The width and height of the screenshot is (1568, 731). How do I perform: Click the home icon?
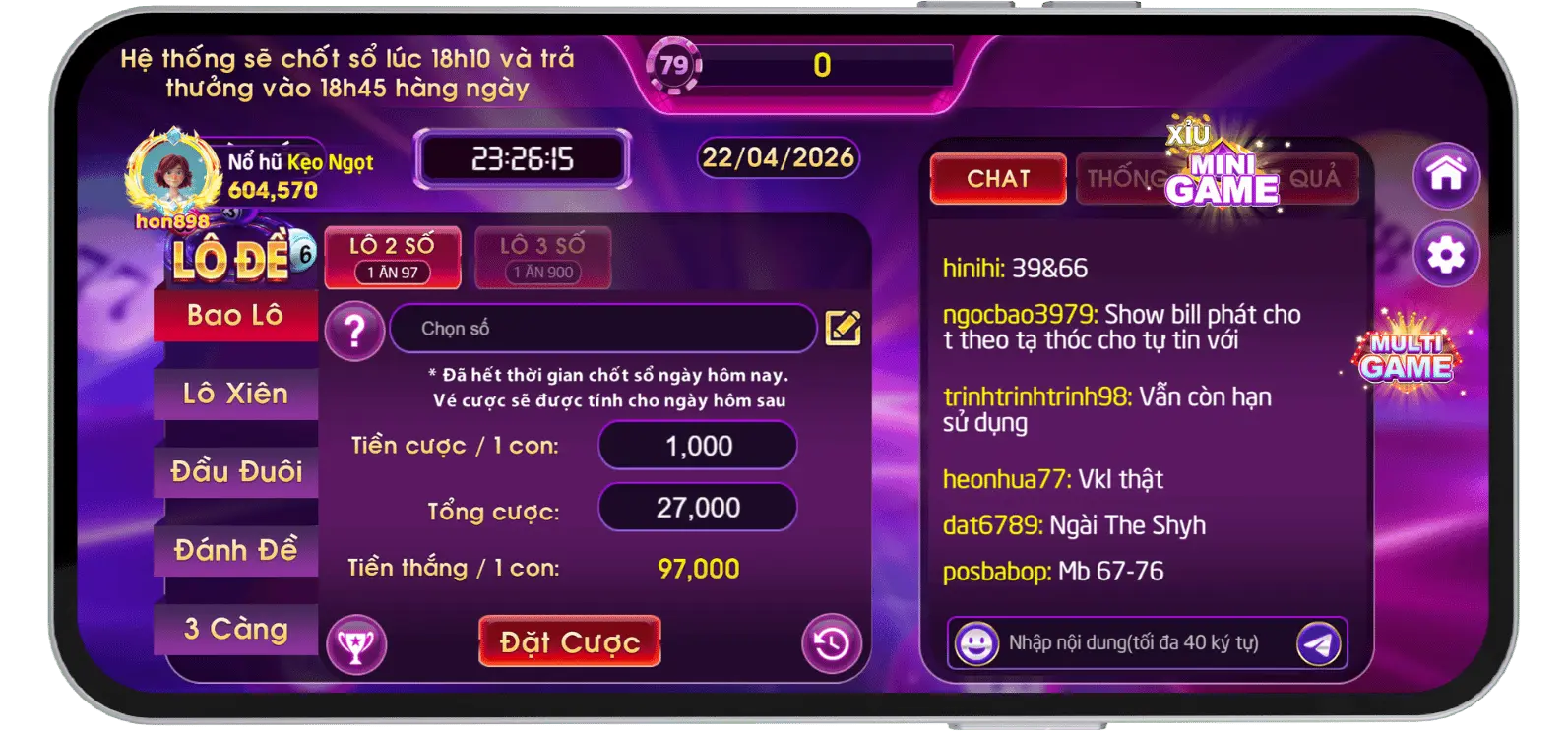pos(1445,174)
